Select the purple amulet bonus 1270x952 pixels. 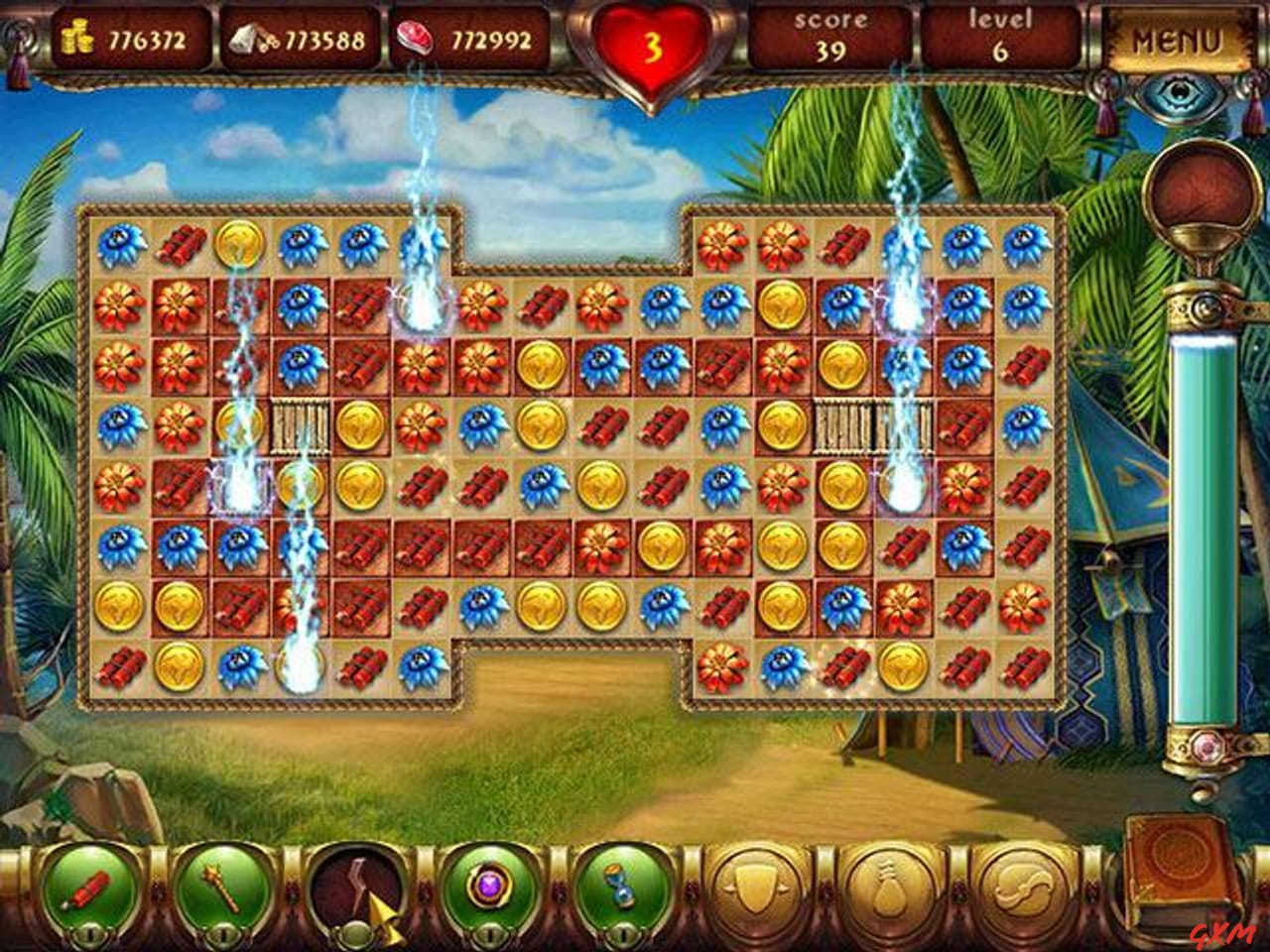pyautogui.click(x=491, y=888)
